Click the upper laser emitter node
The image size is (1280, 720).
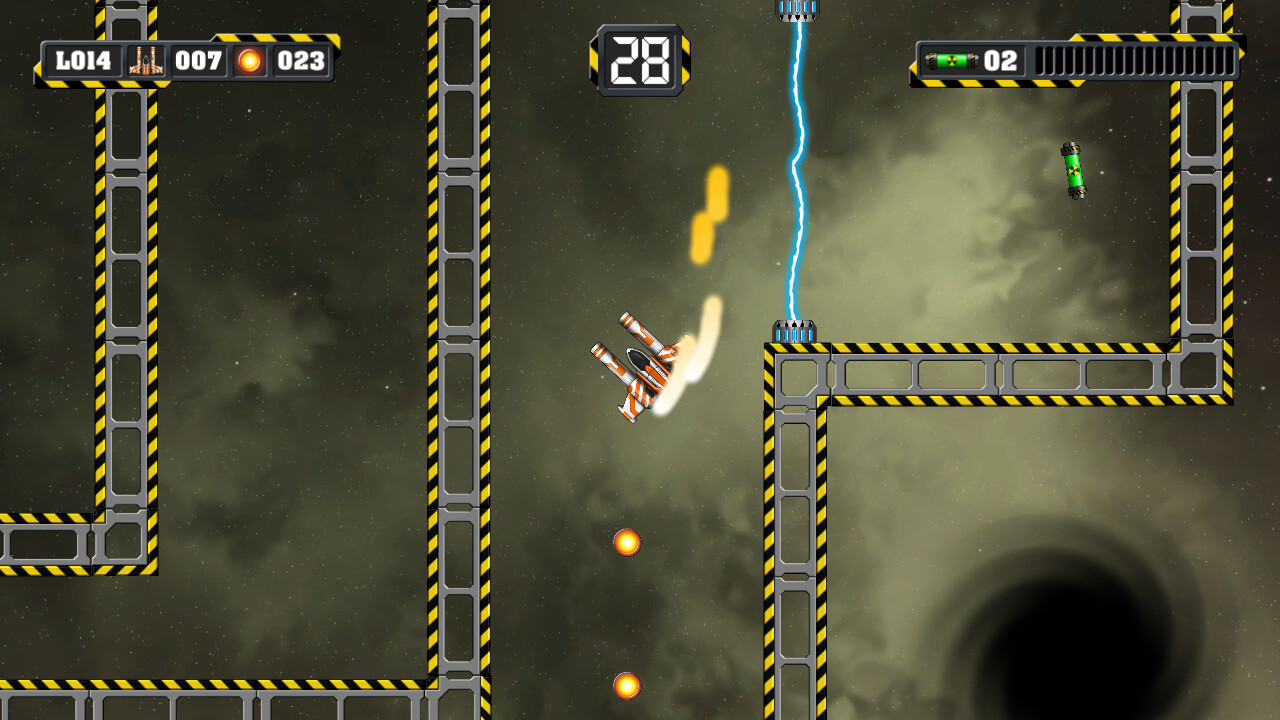[x=795, y=10]
